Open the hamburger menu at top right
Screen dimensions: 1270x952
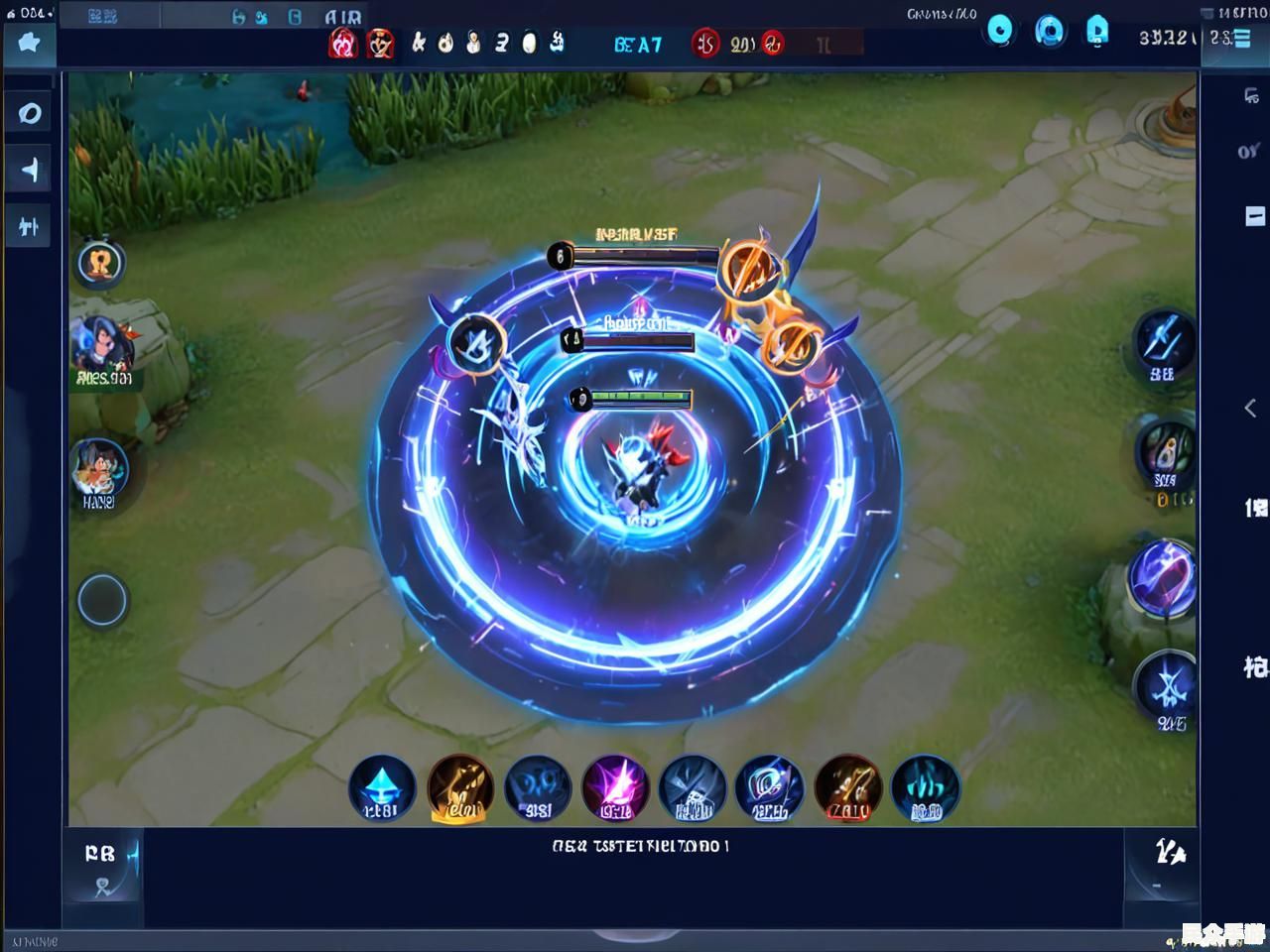point(1241,40)
